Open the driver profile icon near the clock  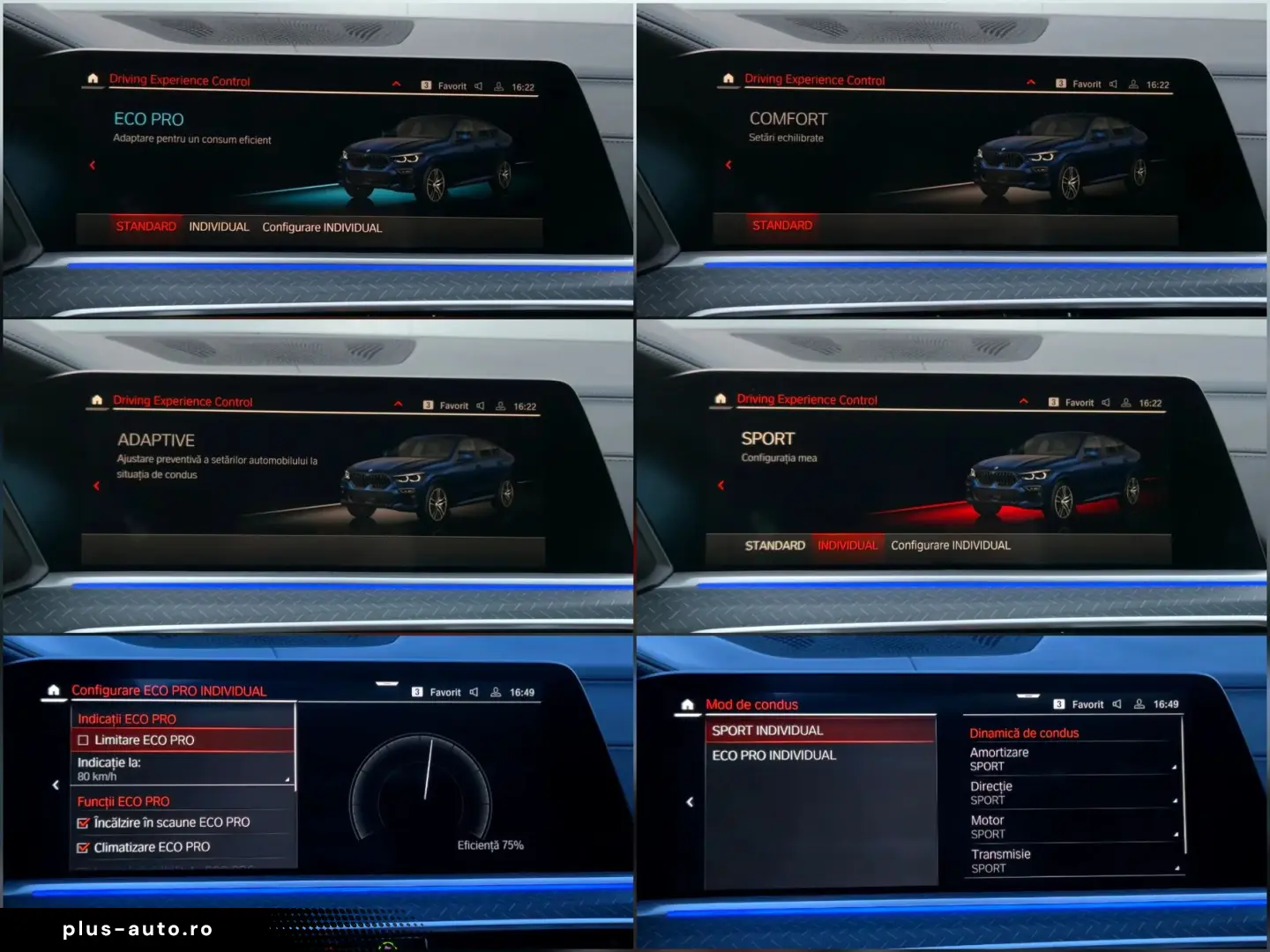pos(498,86)
